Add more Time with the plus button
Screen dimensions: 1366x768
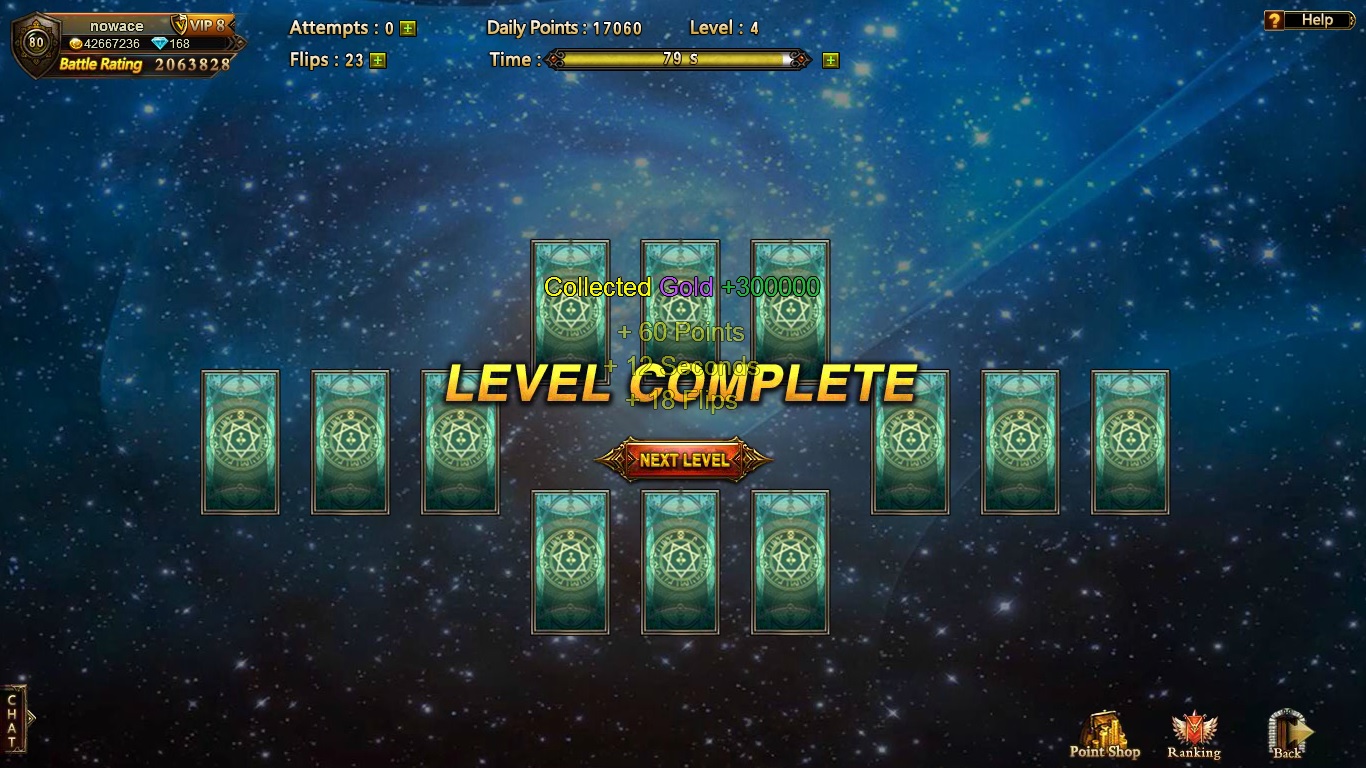click(830, 60)
